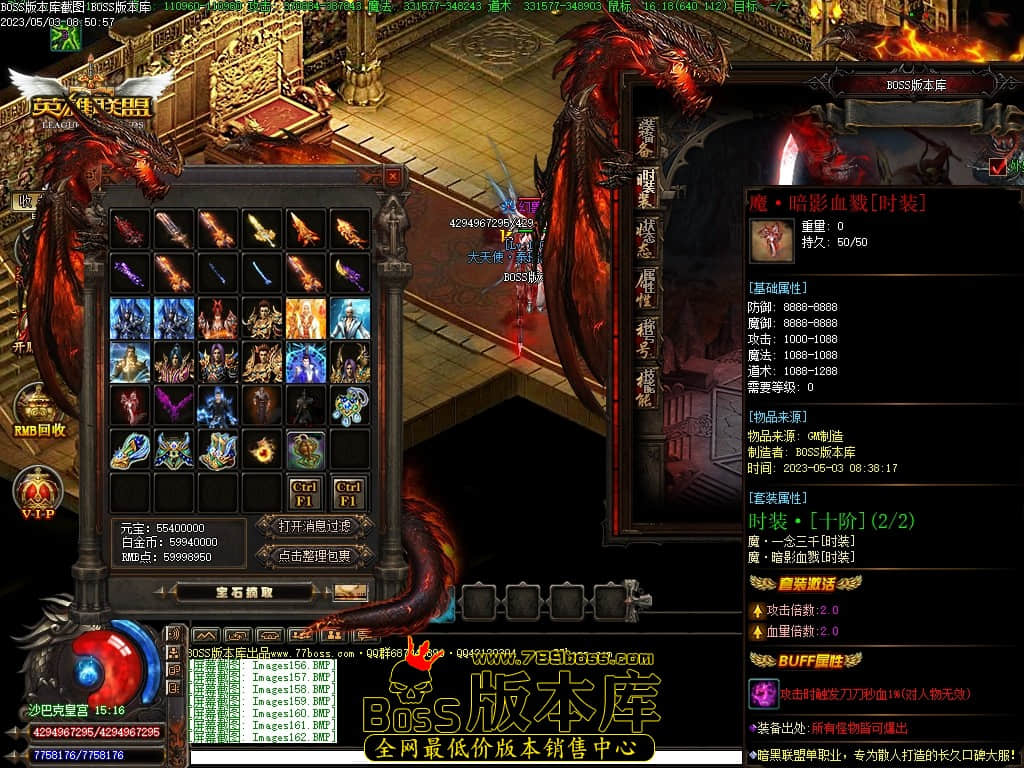This screenshot has height=768, width=1024.
Task: Click the green running-figure icon at top left
Action: coord(65,39)
